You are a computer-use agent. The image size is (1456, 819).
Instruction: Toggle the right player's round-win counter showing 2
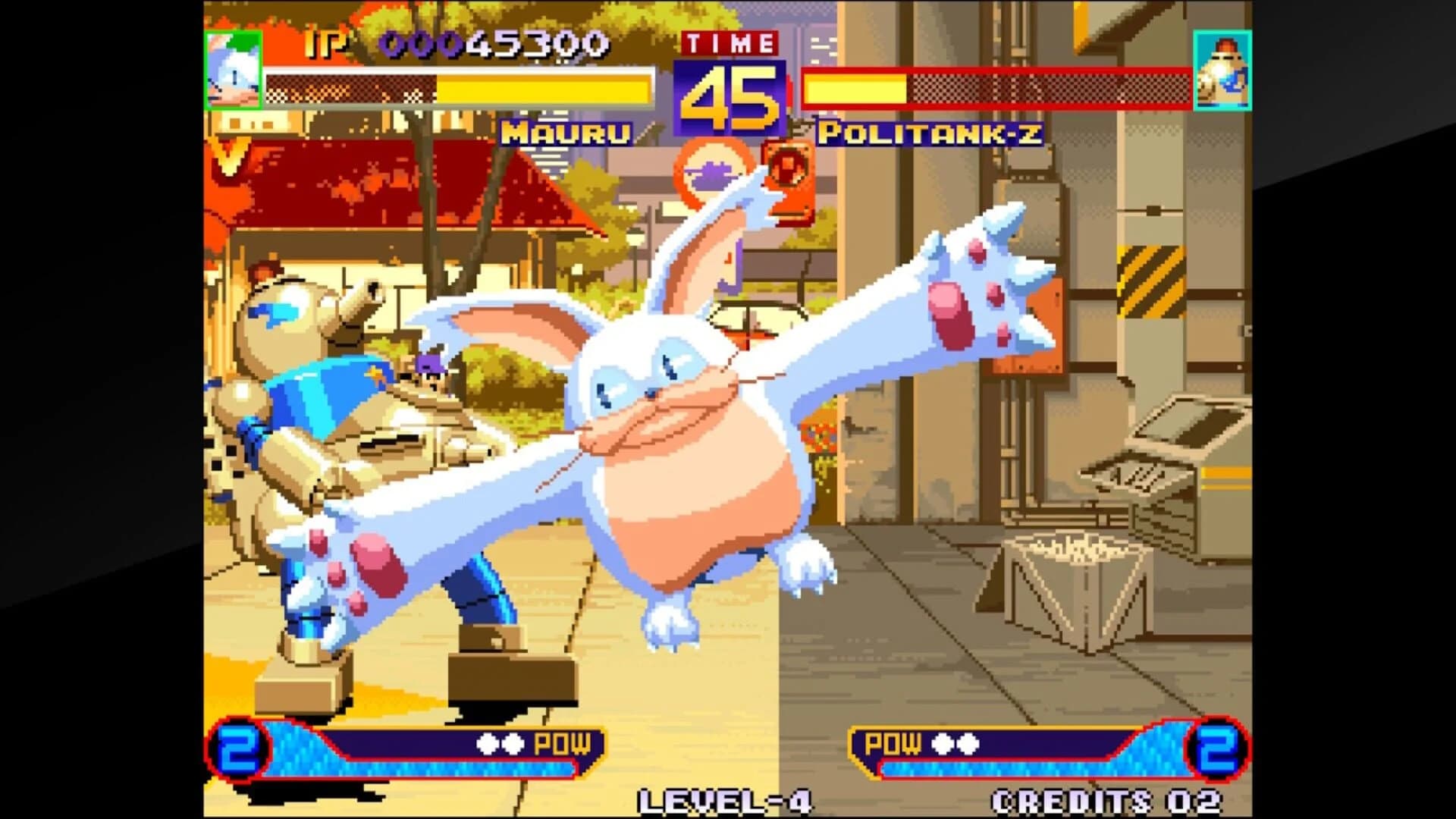(x=1216, y=746)
